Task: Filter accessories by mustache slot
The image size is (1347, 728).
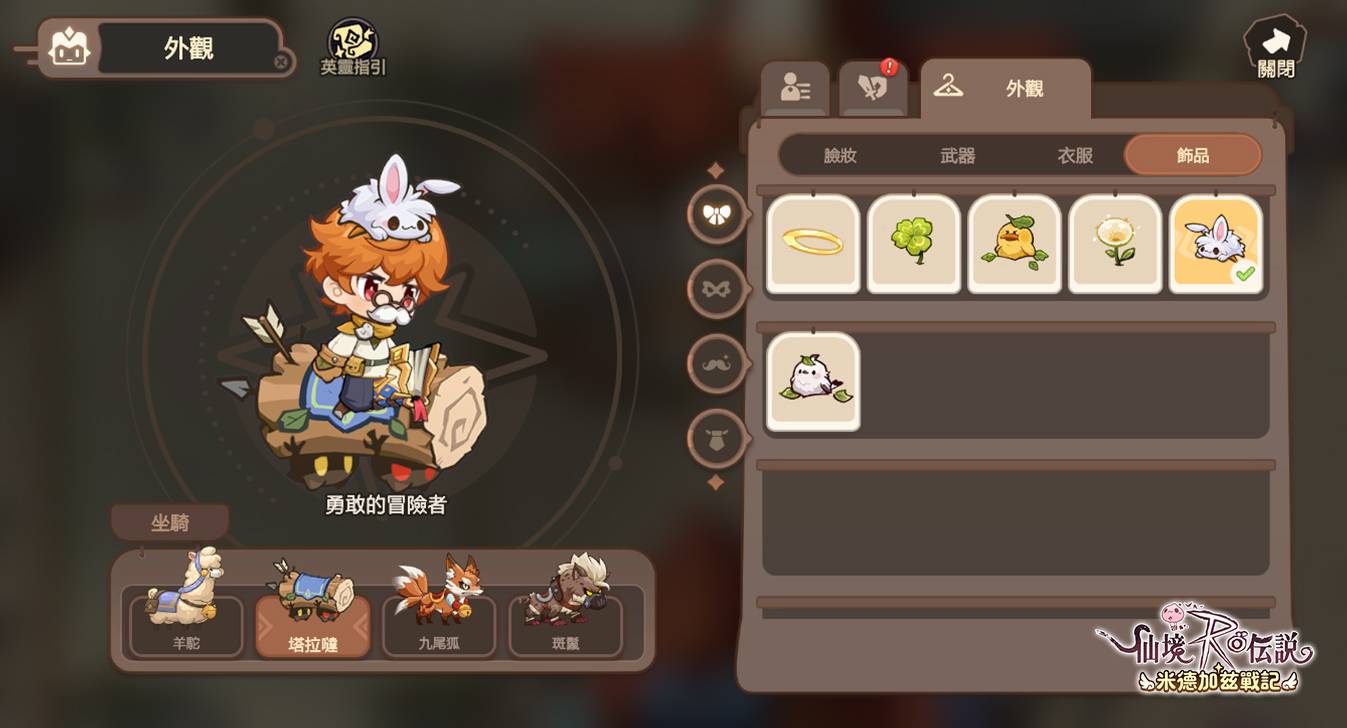Action: tap(717, 363)
